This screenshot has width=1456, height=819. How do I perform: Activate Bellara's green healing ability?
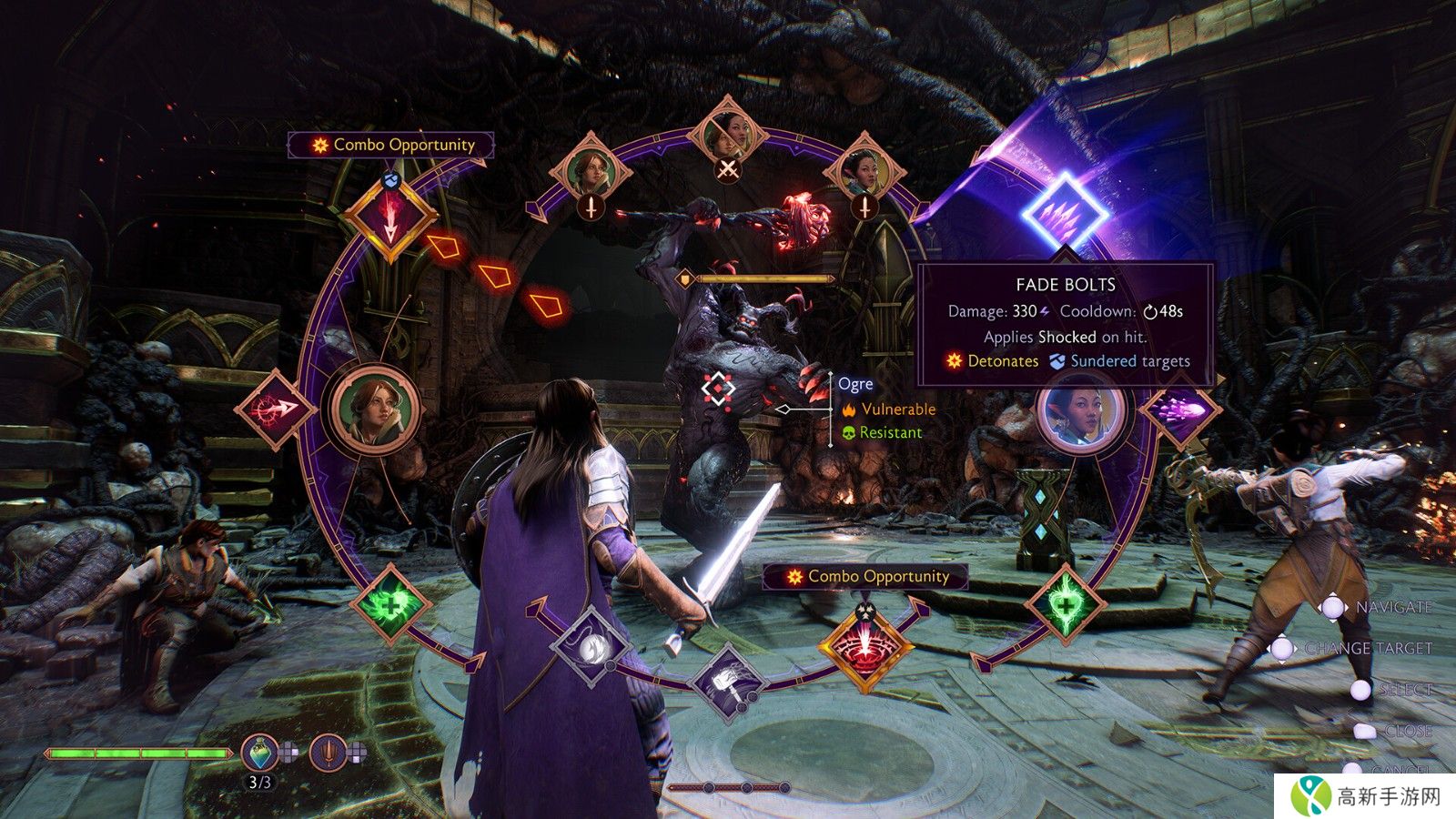pos(1065,603)
